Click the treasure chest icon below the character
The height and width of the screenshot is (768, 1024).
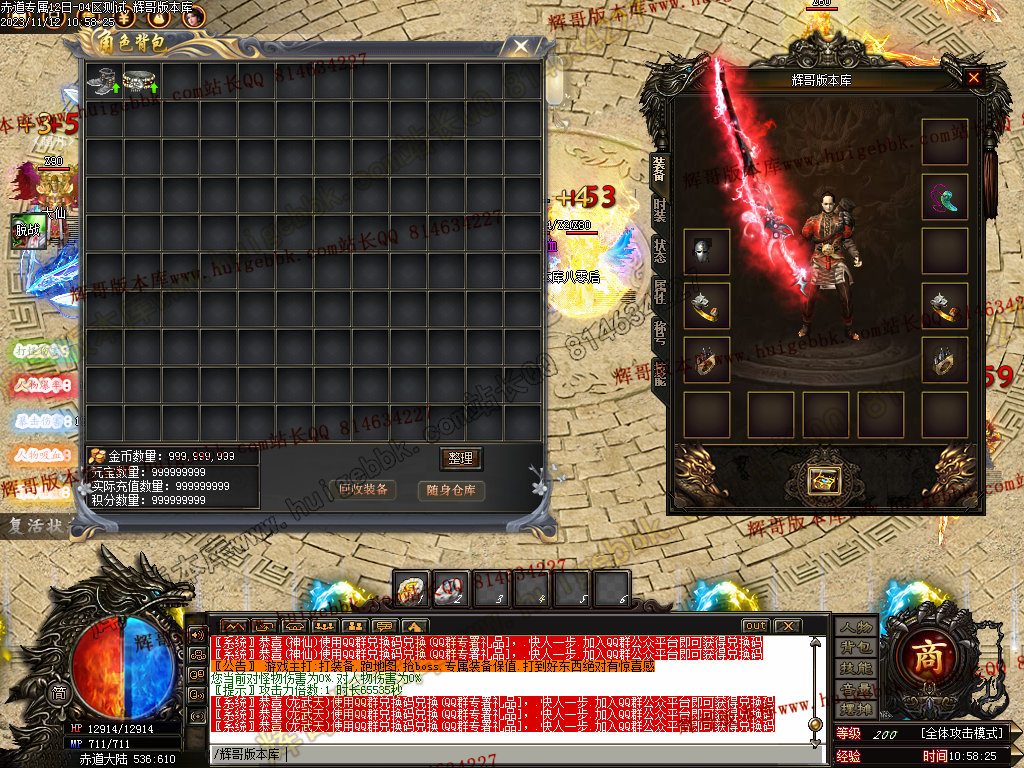pos(824,480)
